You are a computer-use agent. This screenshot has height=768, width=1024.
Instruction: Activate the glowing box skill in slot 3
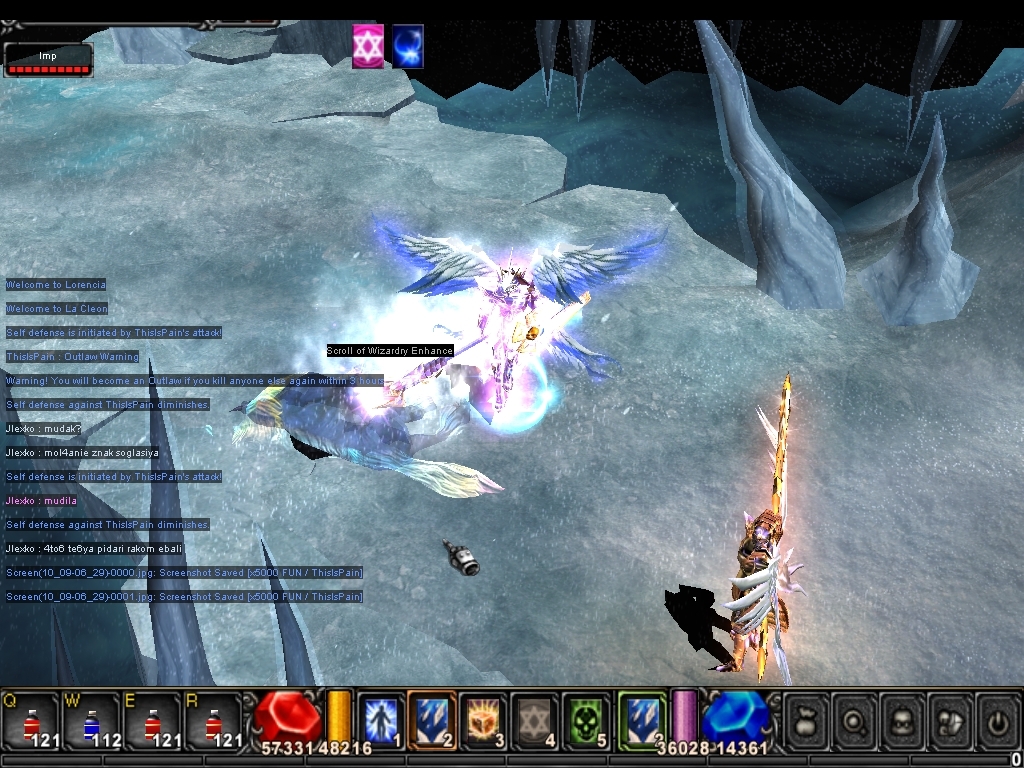click(484, 719)
